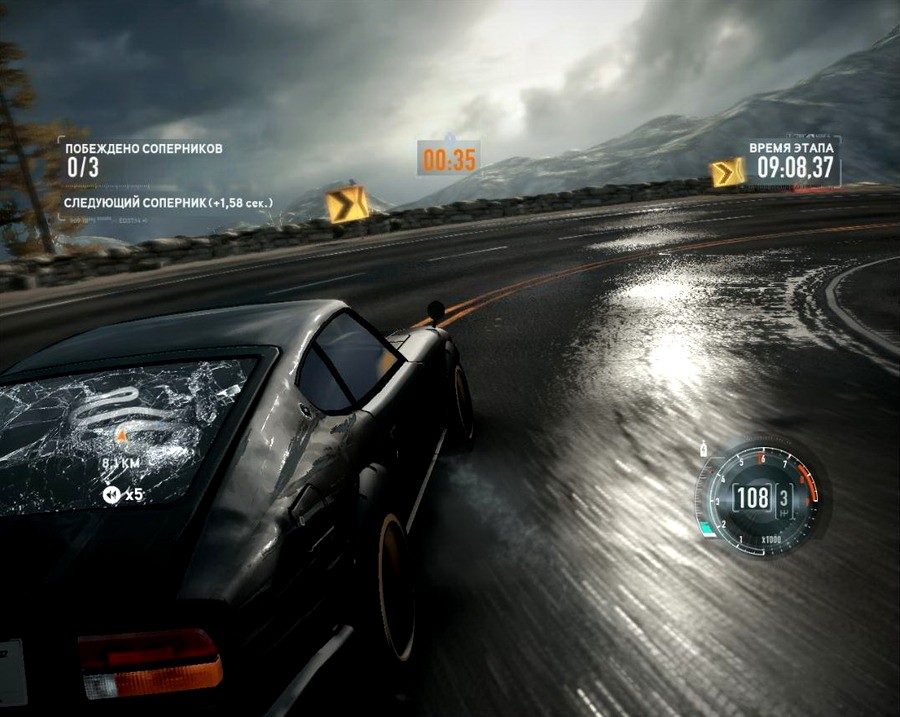Open the defeated opponents objective tracker
The height and width of the screenshot is (717, 900).
(140, 158)
